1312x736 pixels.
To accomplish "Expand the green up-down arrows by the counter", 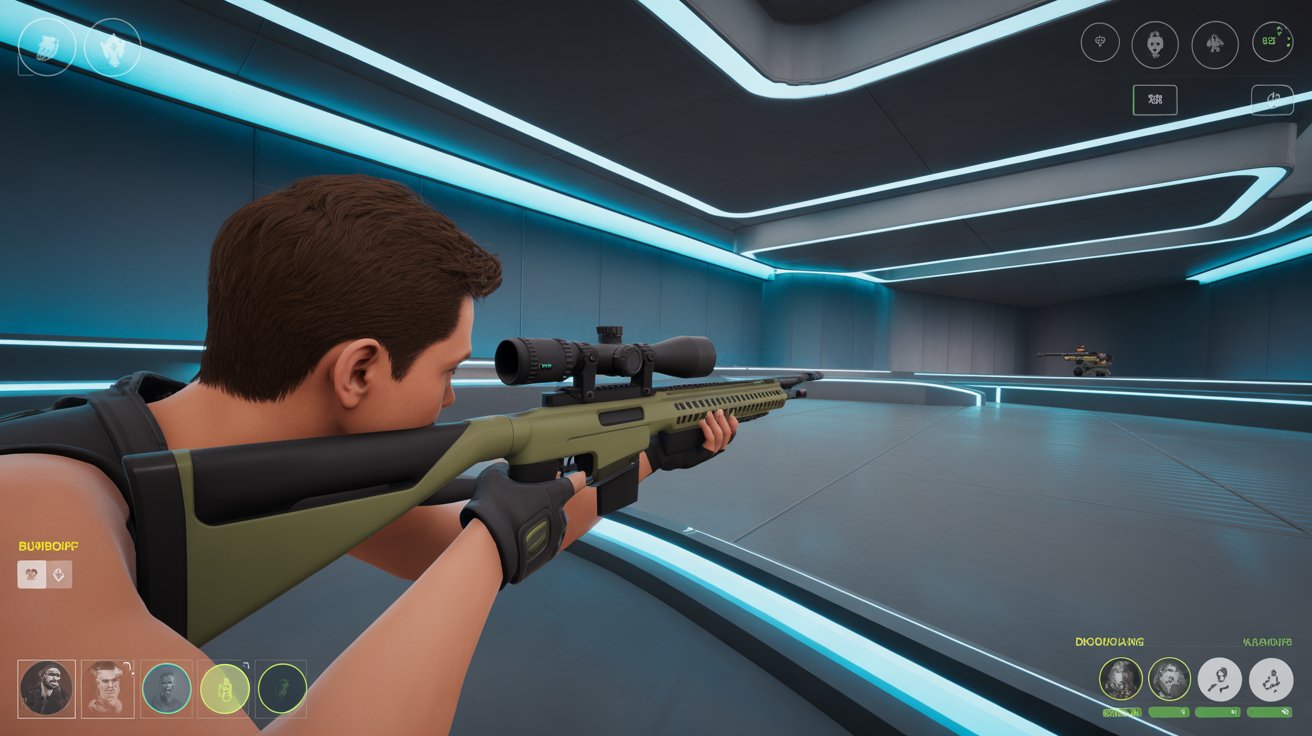I will [1279, 31].
